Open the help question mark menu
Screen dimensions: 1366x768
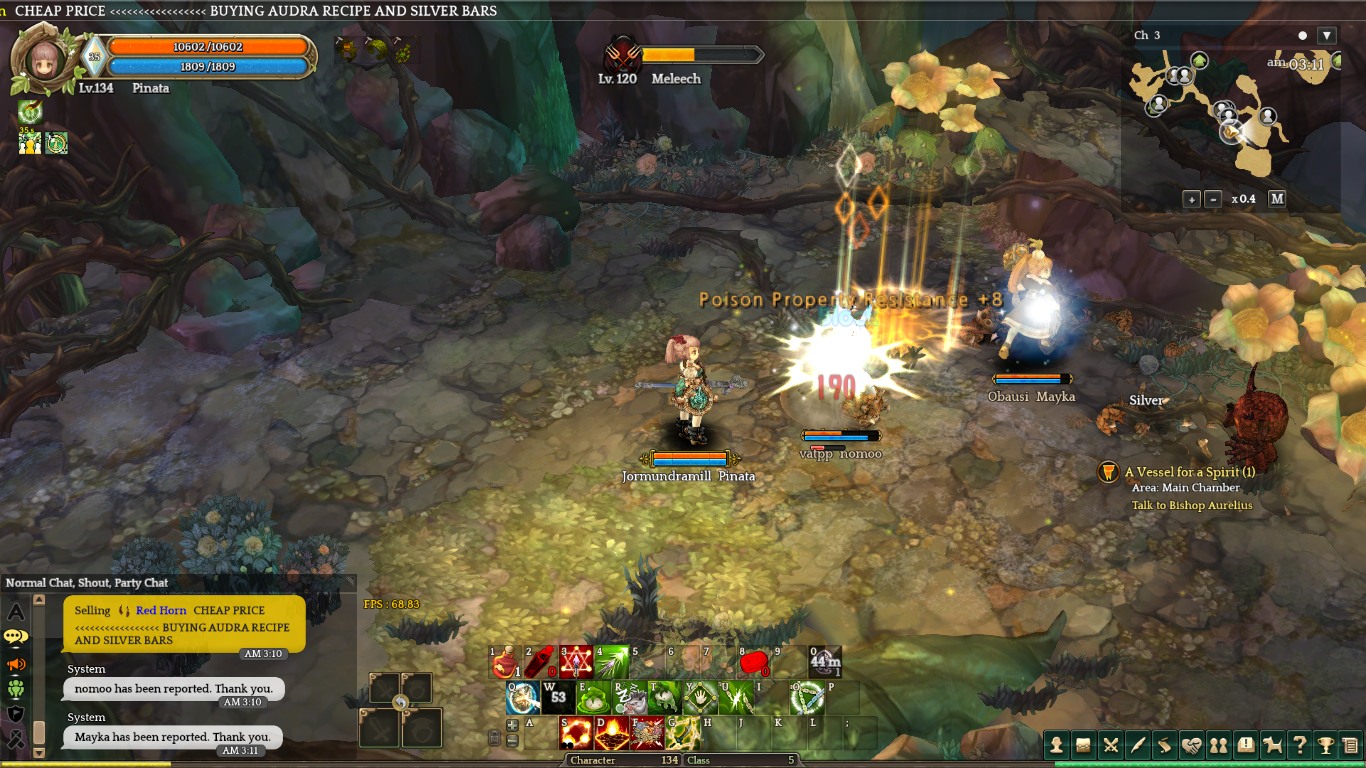click(1299, 745)
